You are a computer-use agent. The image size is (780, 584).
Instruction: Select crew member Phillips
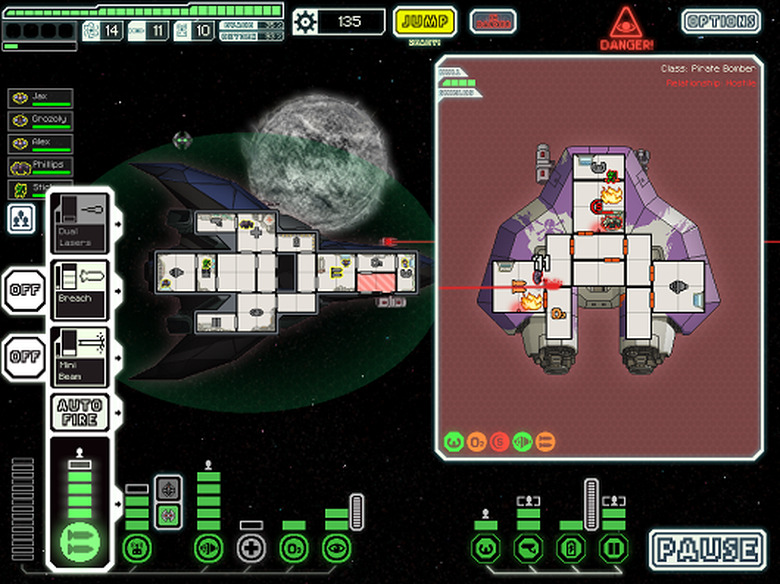[41, 166]
